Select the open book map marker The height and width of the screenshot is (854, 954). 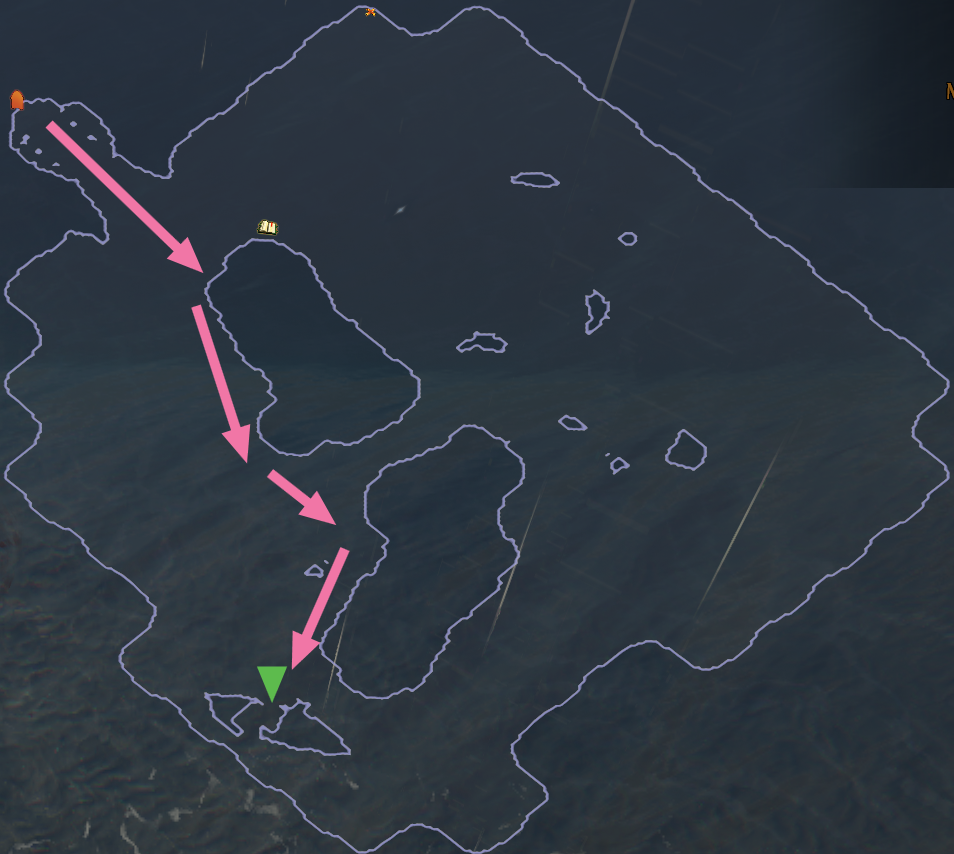click(x=267, y=227)
